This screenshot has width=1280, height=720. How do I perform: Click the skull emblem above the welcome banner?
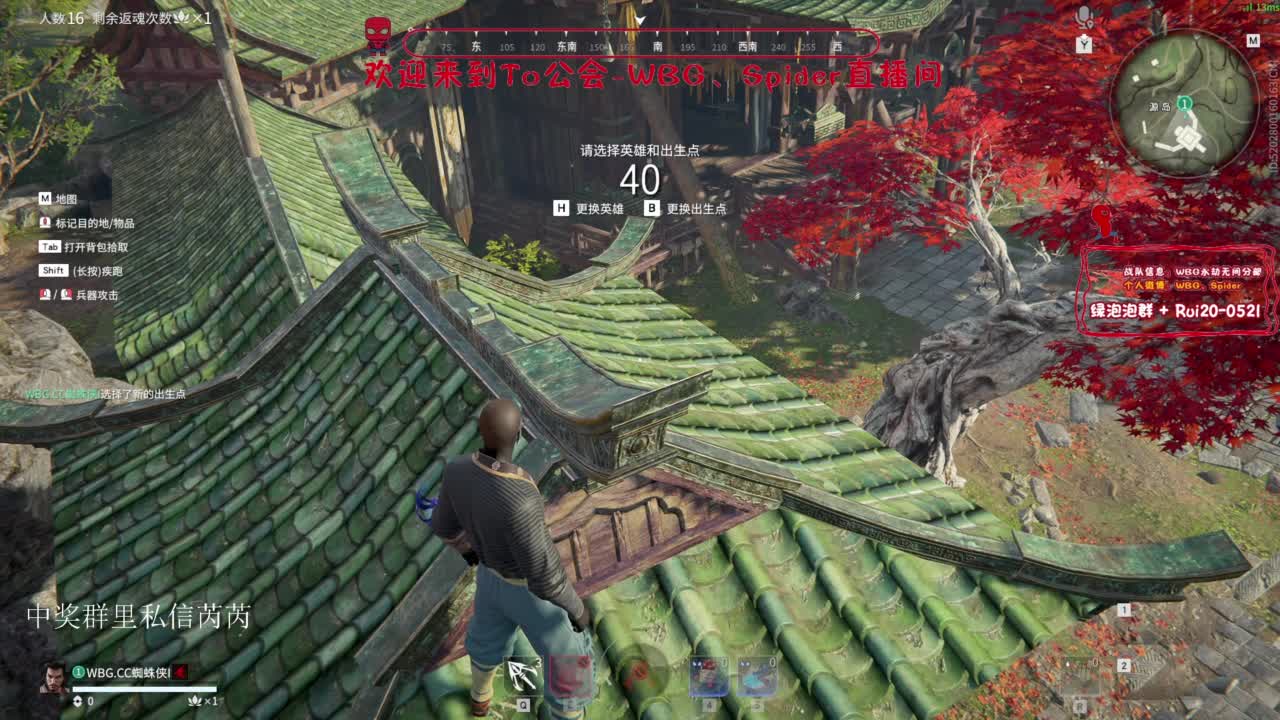[x=377, y=32]
